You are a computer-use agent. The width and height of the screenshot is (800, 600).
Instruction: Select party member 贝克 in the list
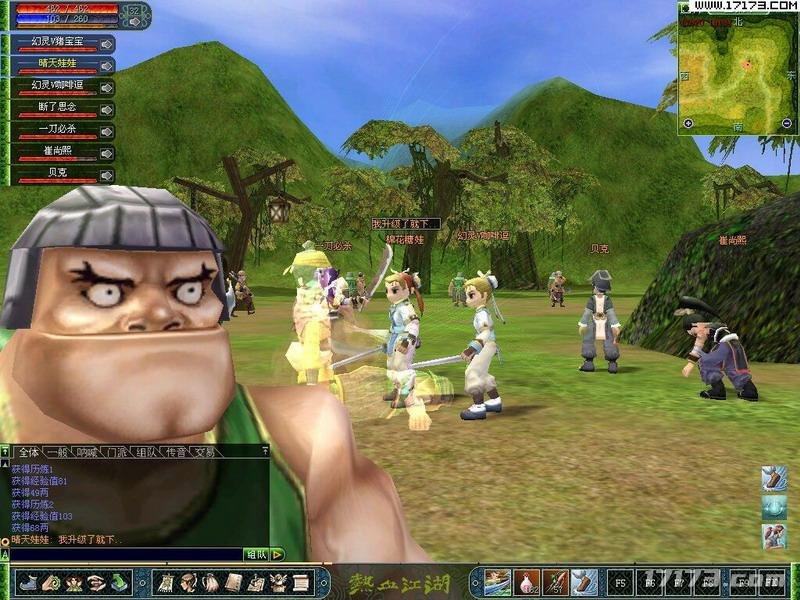pyautogui.click(x=56, y=175)
